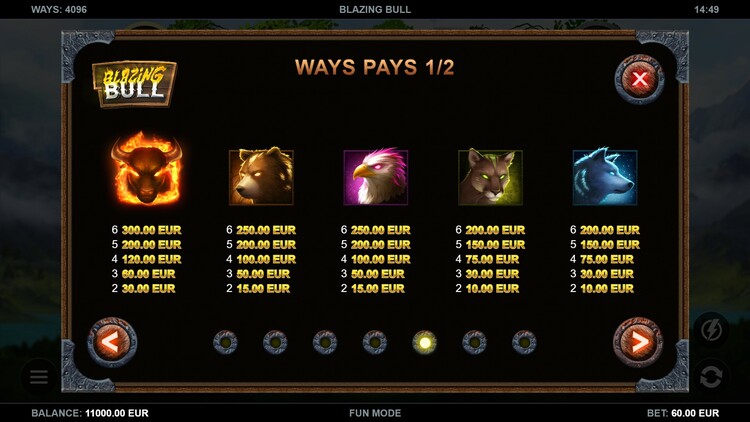The width and height of the screenshot is (750, 422).
Task: Open the hamburger menu
Action: click(39, 377)
